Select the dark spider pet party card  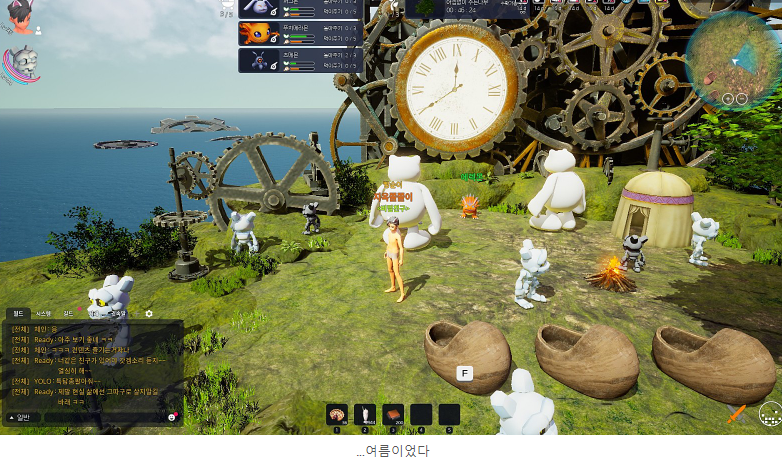coord(300,60)
